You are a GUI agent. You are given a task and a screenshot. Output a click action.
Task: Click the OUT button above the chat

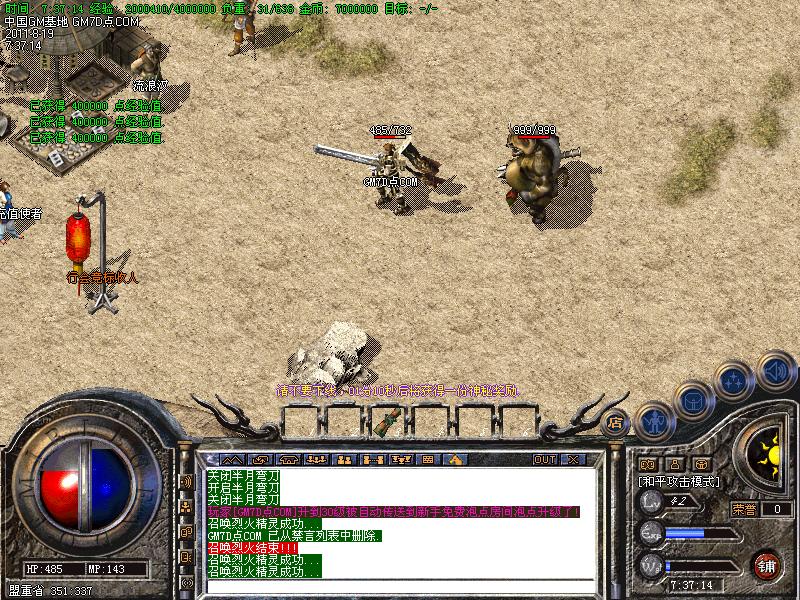pos(544,460)
